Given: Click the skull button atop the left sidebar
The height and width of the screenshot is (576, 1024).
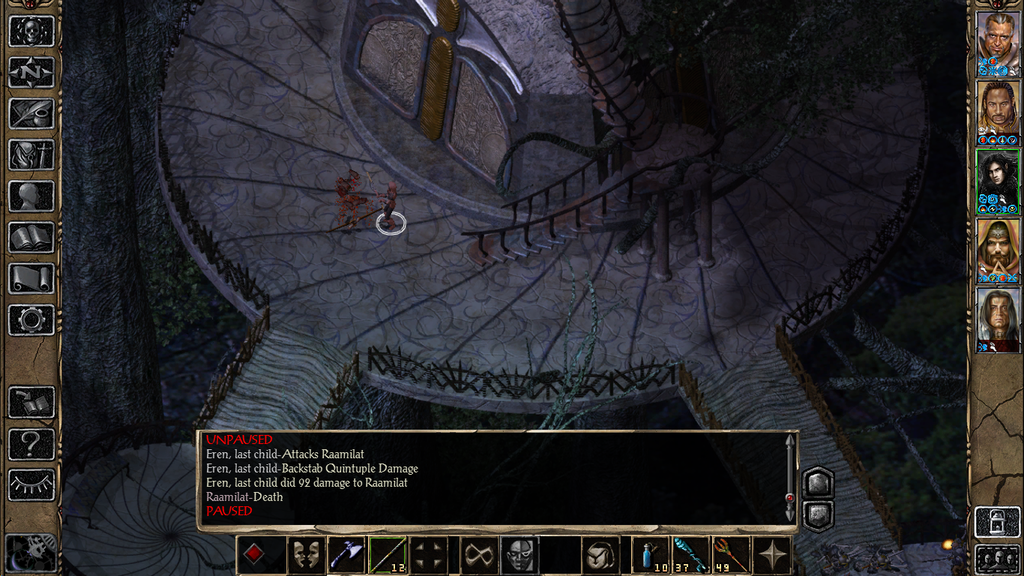Looking at the screenshot, I should click(x=31, y=31).
